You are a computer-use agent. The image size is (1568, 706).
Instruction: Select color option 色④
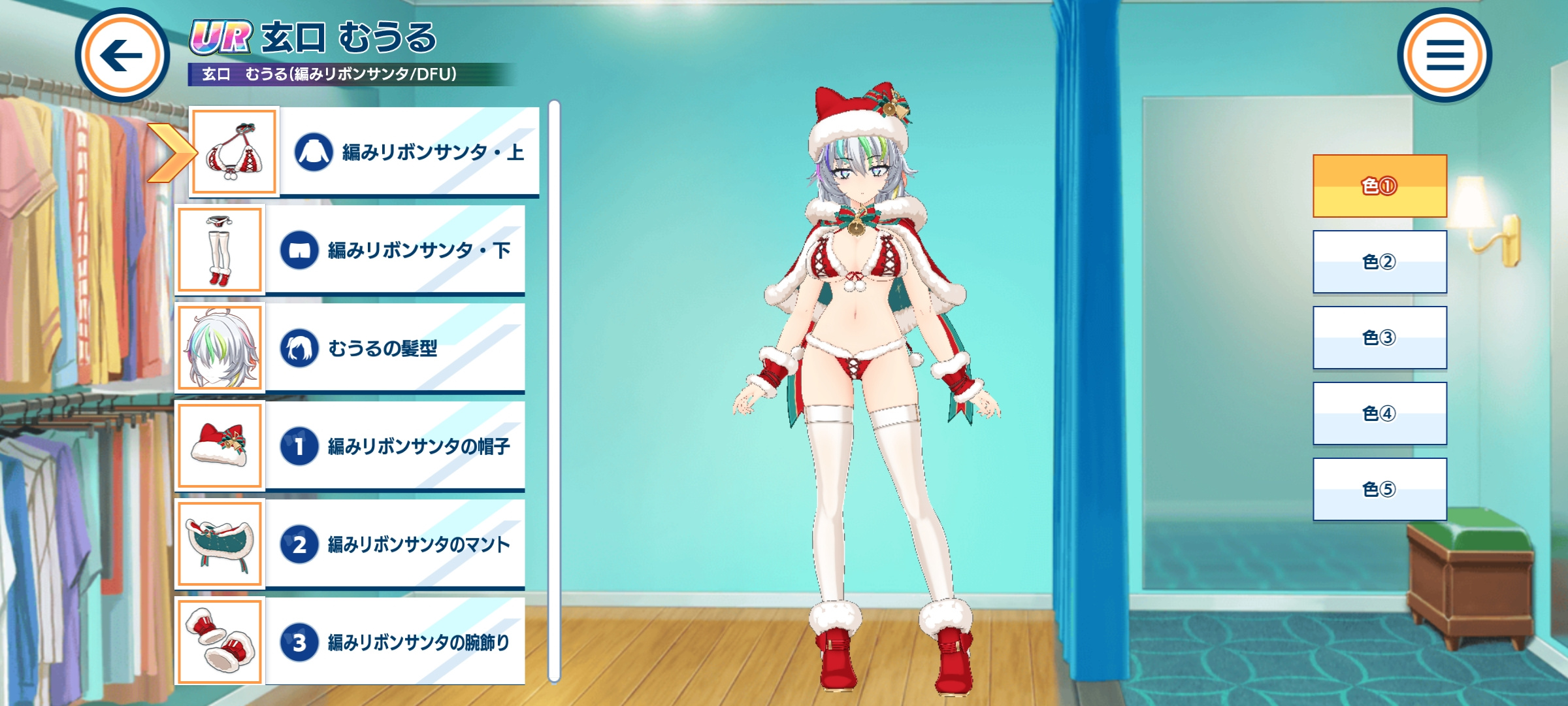click(x=1380, y=414)
